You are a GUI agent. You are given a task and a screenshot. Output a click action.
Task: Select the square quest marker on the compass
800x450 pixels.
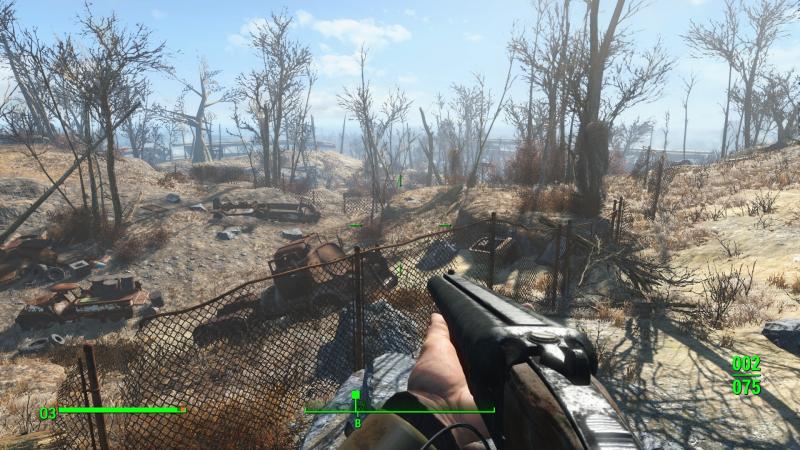355,396
